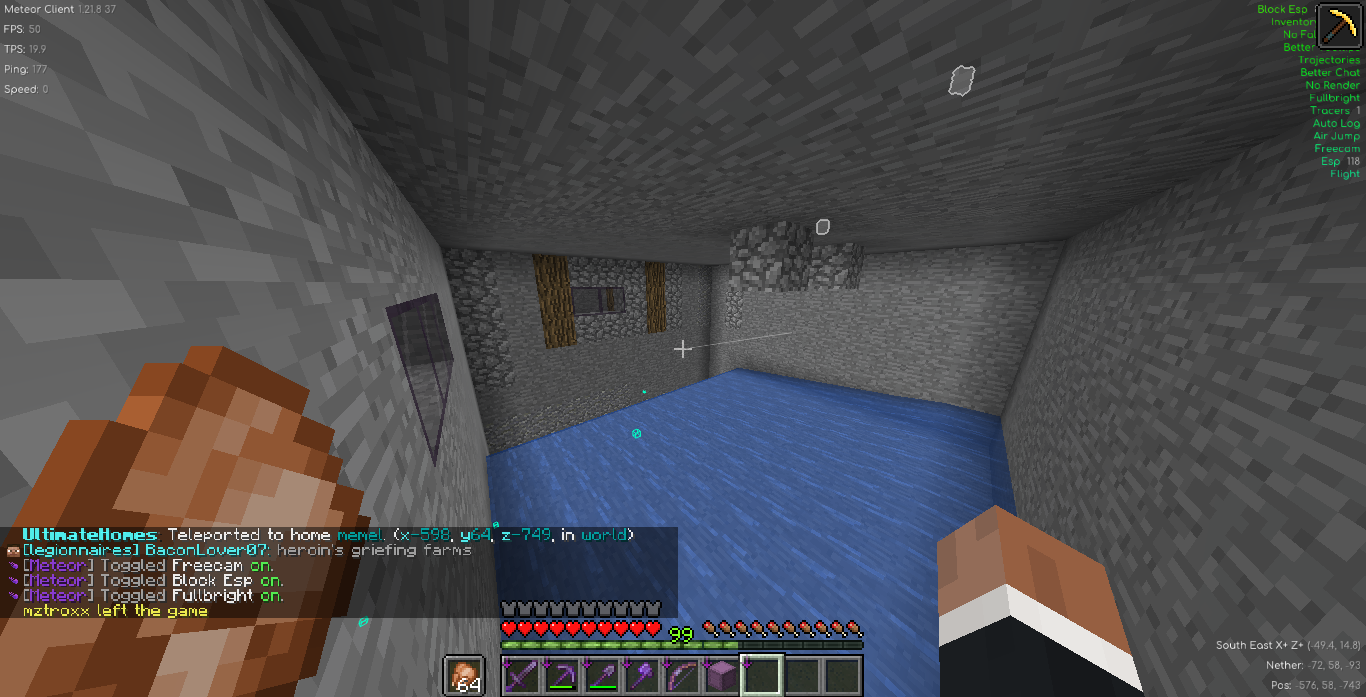Click the Better Chat module label
This screenshot has height=697, width=1366.
tap(1330, 72)
